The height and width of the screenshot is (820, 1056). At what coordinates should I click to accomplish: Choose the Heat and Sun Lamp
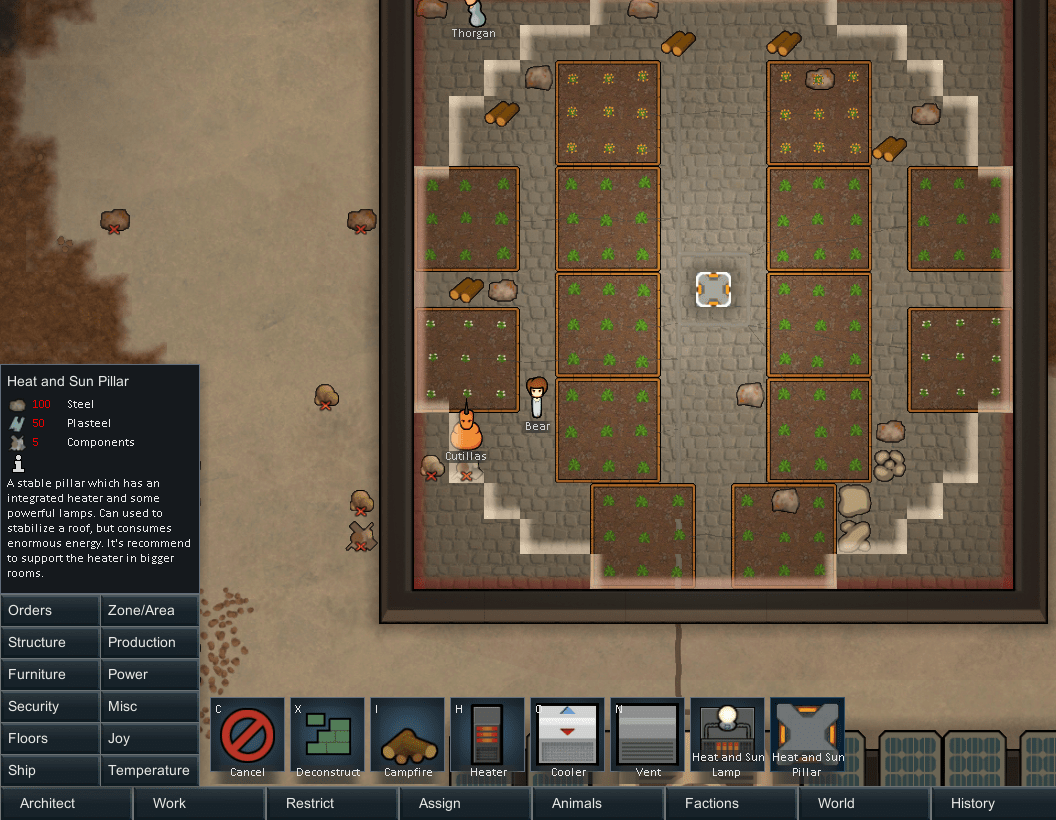coord(727,739)
